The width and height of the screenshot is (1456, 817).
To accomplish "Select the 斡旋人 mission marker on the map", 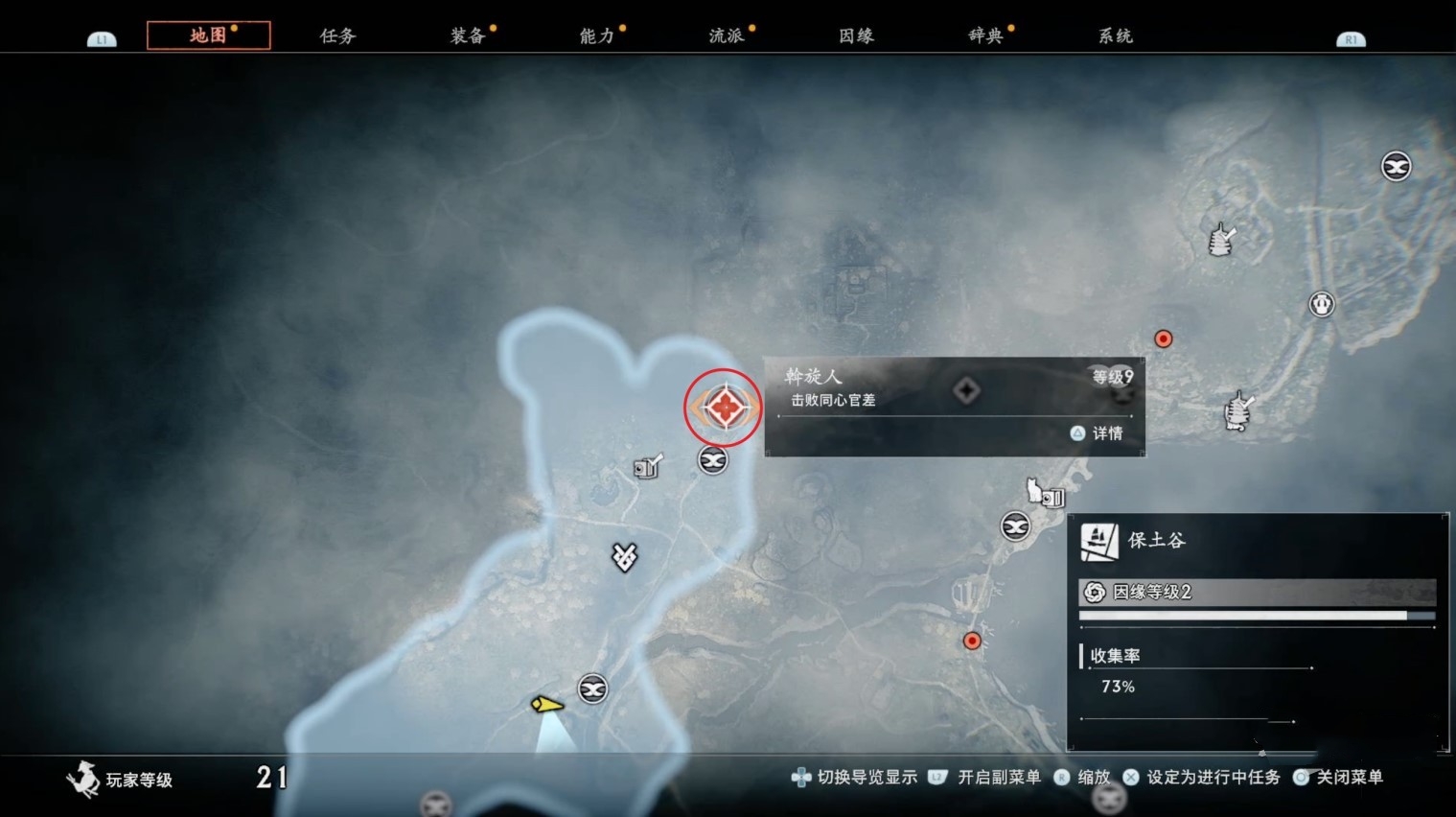I will (x=724, y=408).
